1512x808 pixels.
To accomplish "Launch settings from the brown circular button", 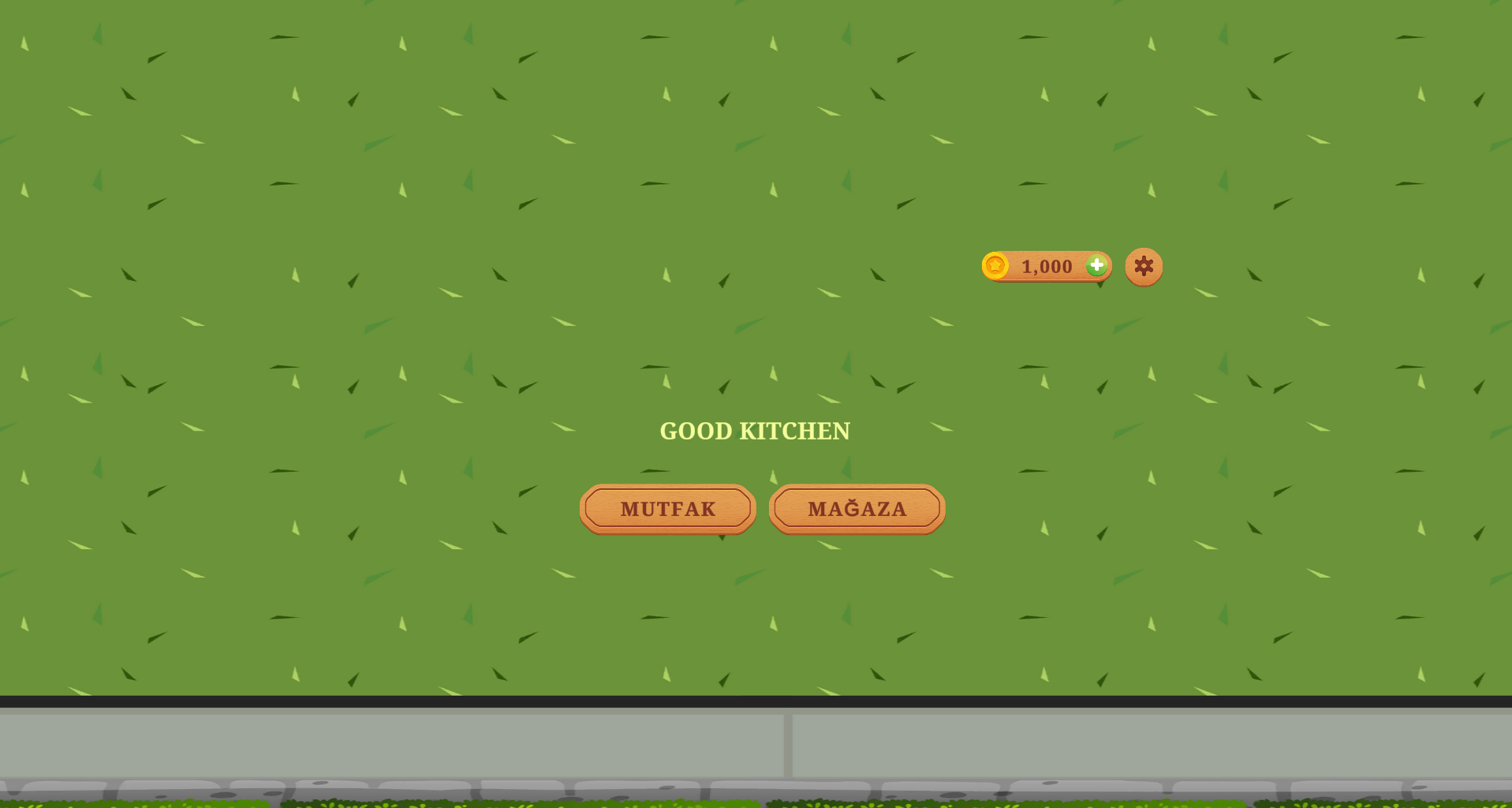I will [1143, 266].
